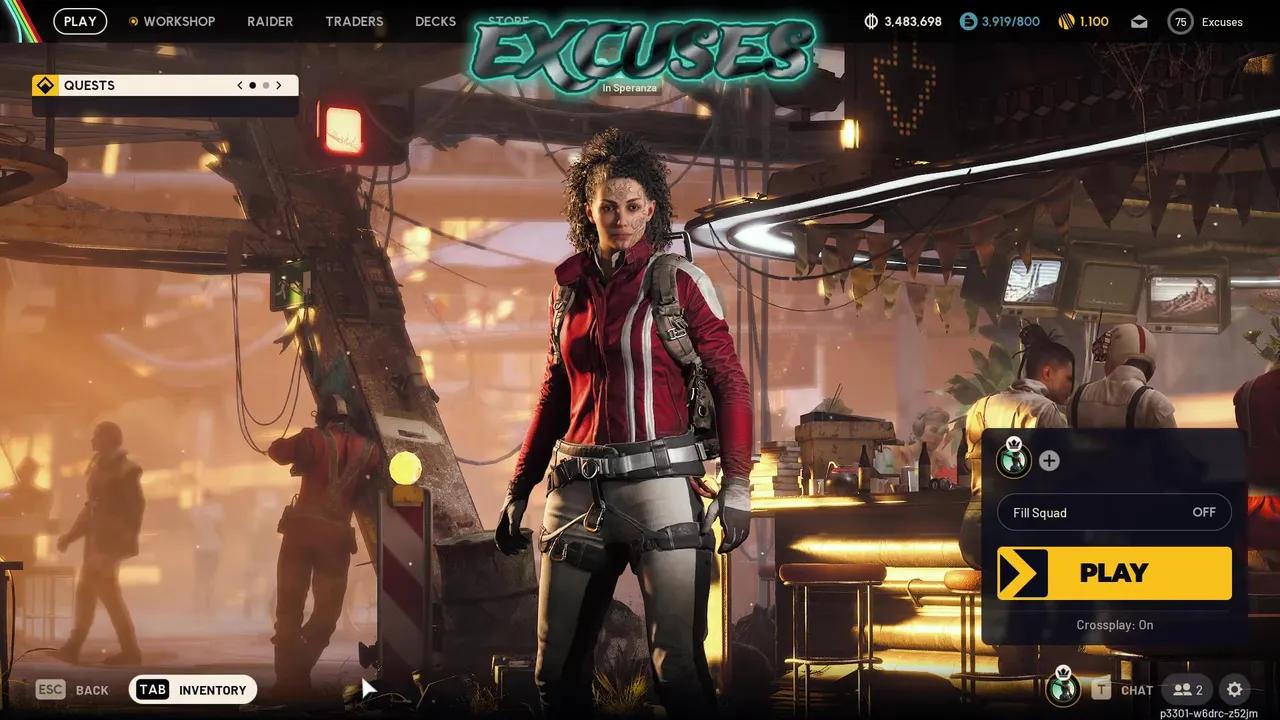Toggle Crossplay off
The width and height of the screenshot is (1280, 720).
click(1114, 625)
